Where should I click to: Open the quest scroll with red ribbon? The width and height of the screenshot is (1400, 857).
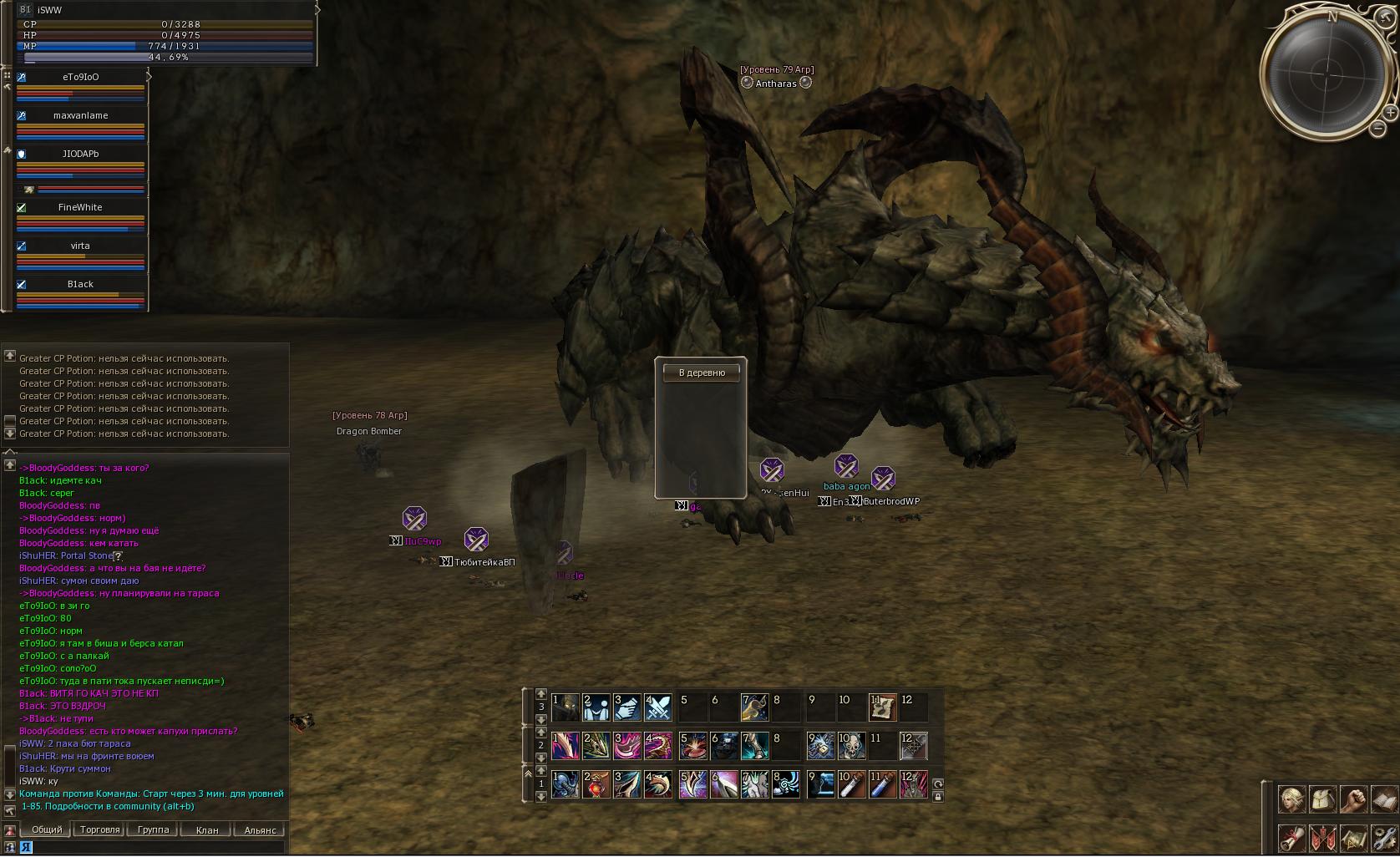(x=1291, y=838)
